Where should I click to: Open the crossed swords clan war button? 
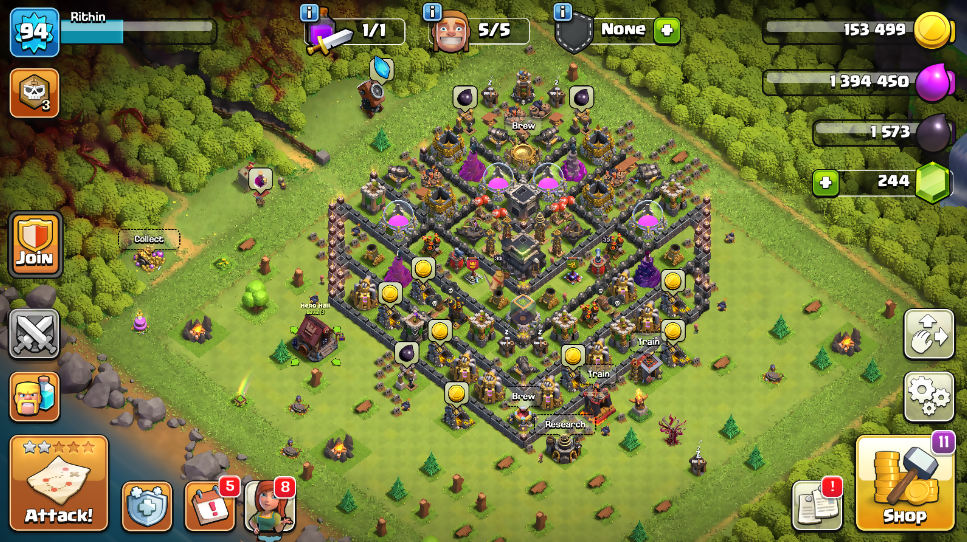35,333
